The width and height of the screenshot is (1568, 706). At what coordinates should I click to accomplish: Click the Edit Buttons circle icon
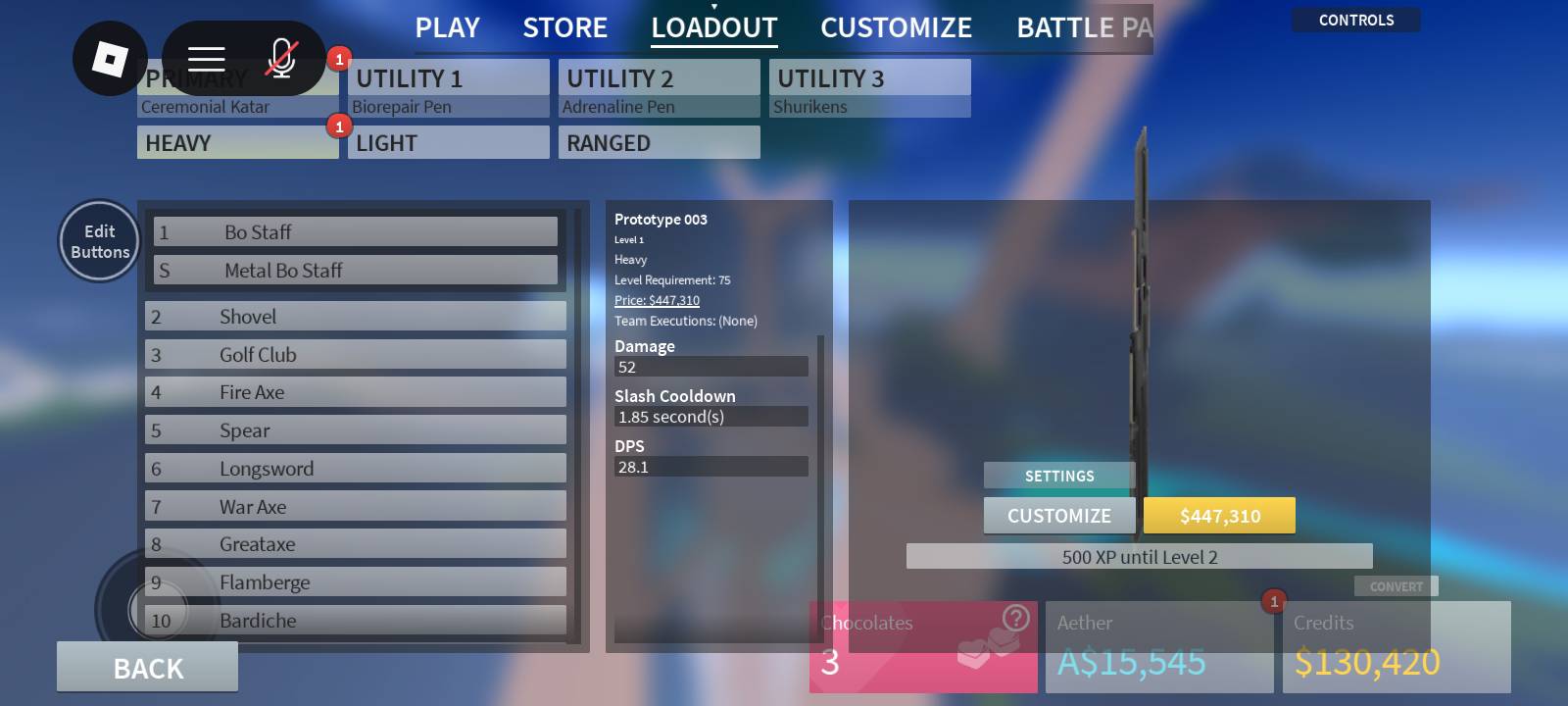(x=98, y=240)
